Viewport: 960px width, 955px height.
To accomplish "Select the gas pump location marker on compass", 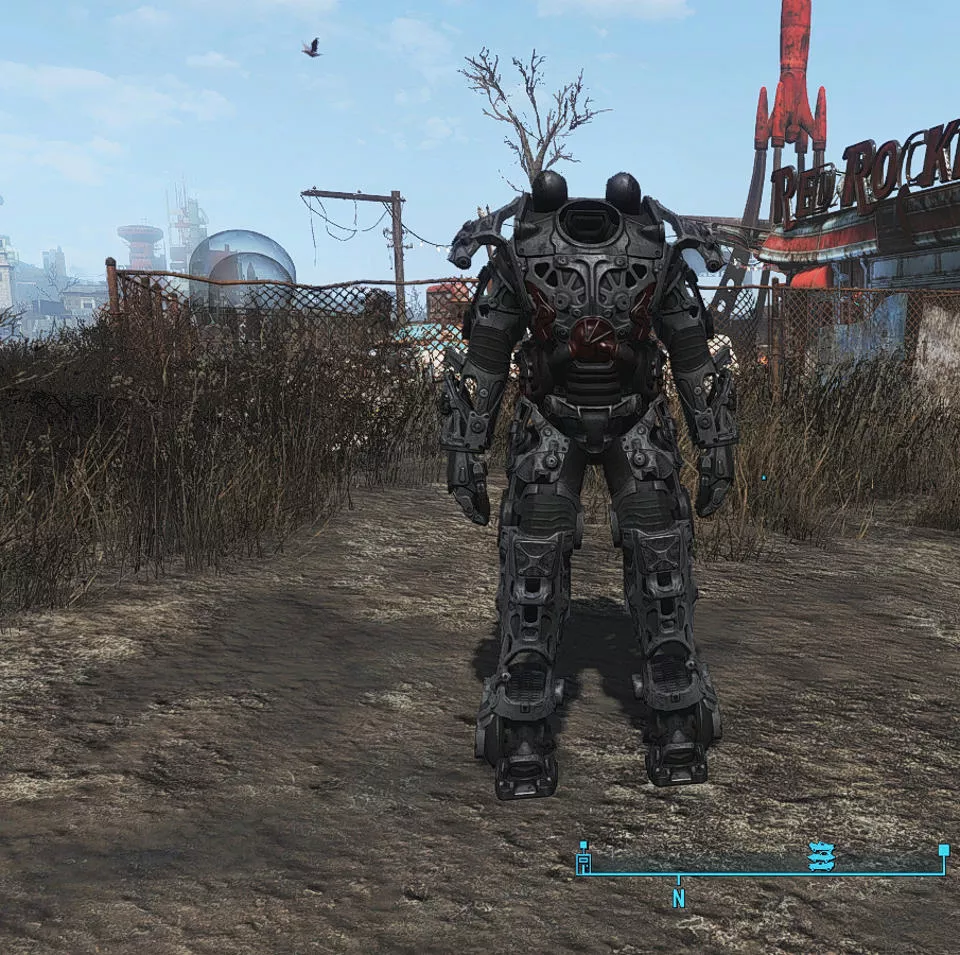I will [584, 863].
